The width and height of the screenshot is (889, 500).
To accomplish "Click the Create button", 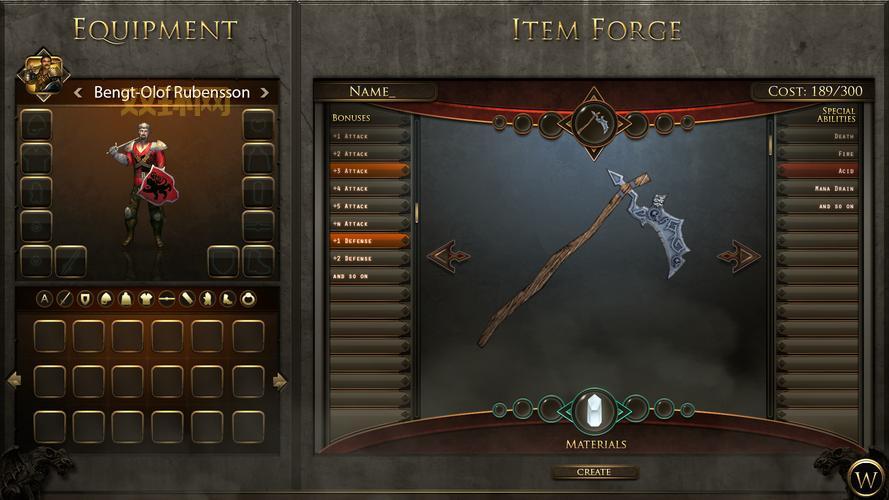I will tap(594, 472).
